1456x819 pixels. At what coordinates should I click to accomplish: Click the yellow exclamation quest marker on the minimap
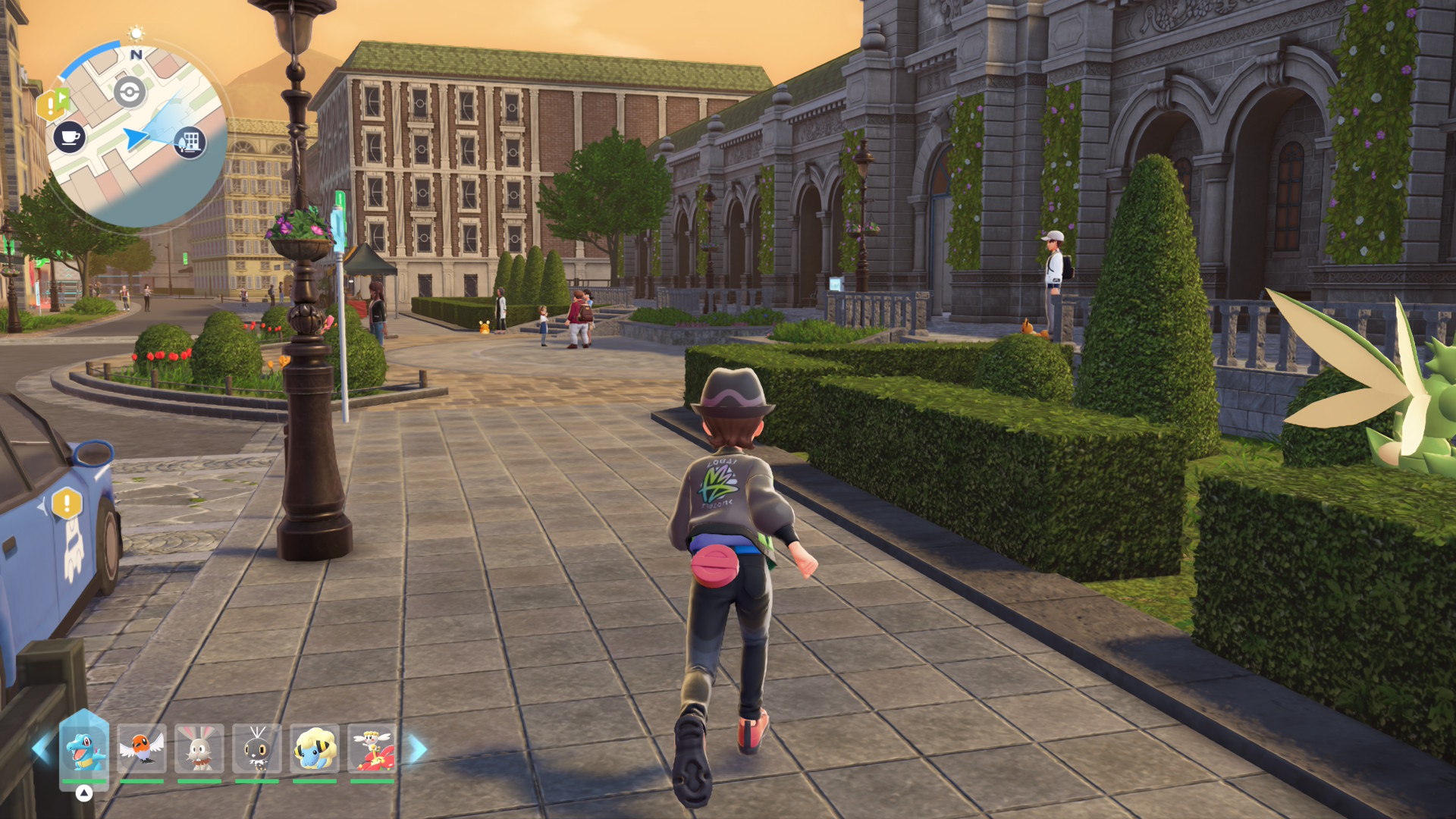[52, 105]
